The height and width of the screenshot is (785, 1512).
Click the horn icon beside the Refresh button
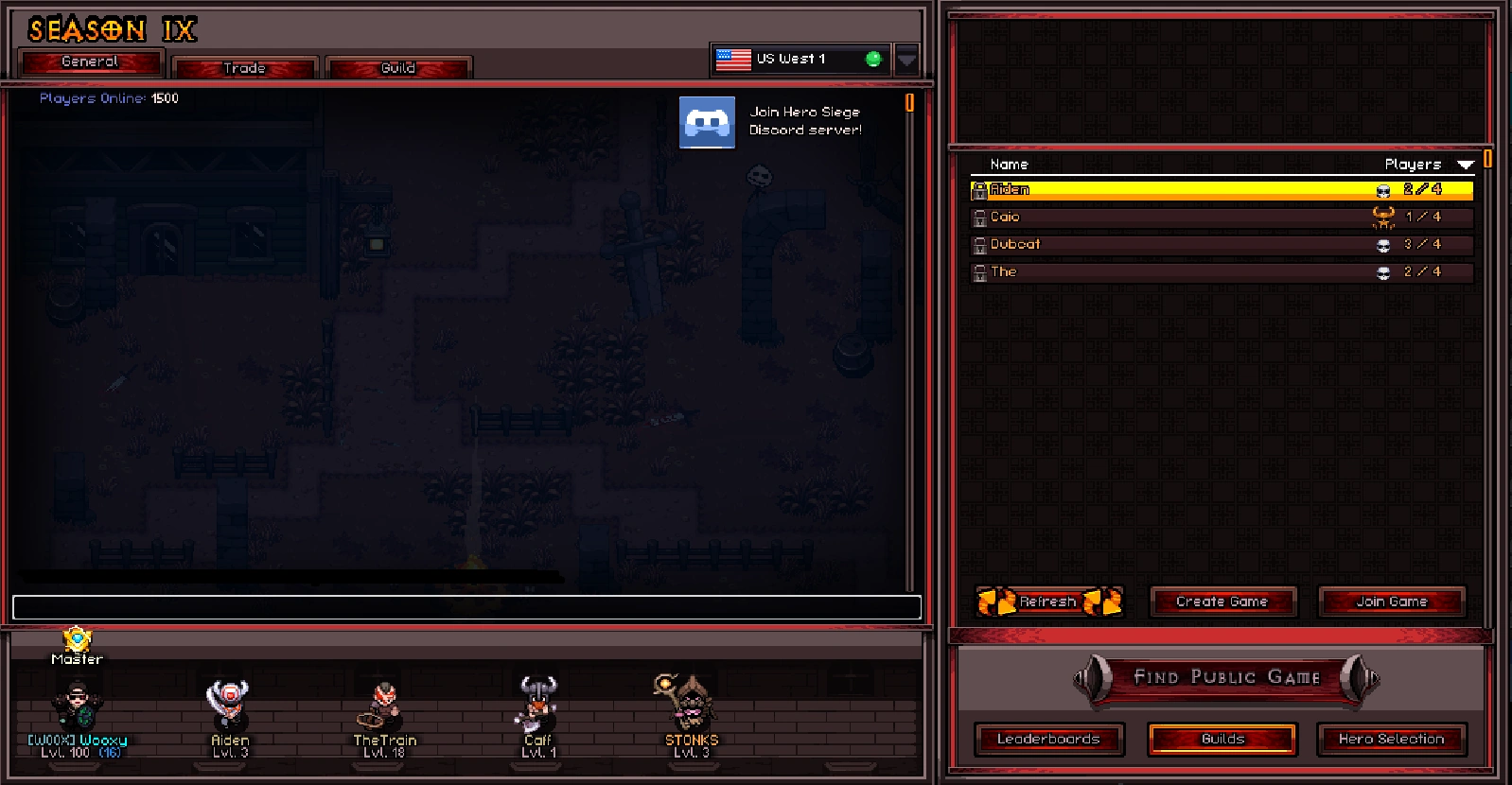pos(995,602)
